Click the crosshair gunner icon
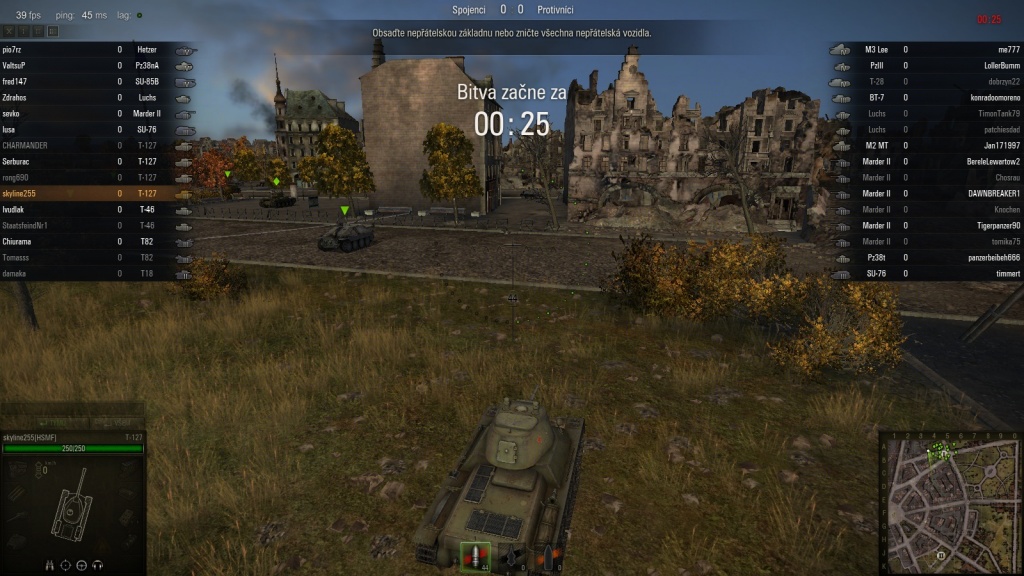The image size is (1024, 576). tap(66, 565)
